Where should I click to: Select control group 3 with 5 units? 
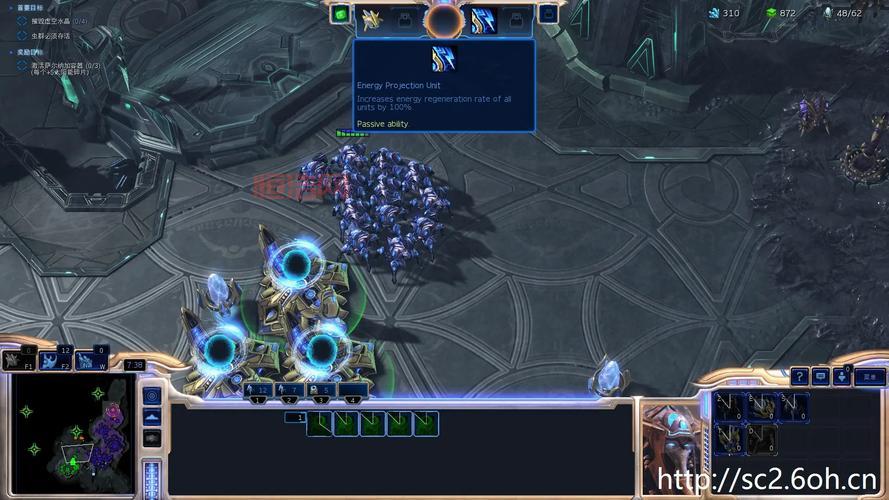point(322,390)
